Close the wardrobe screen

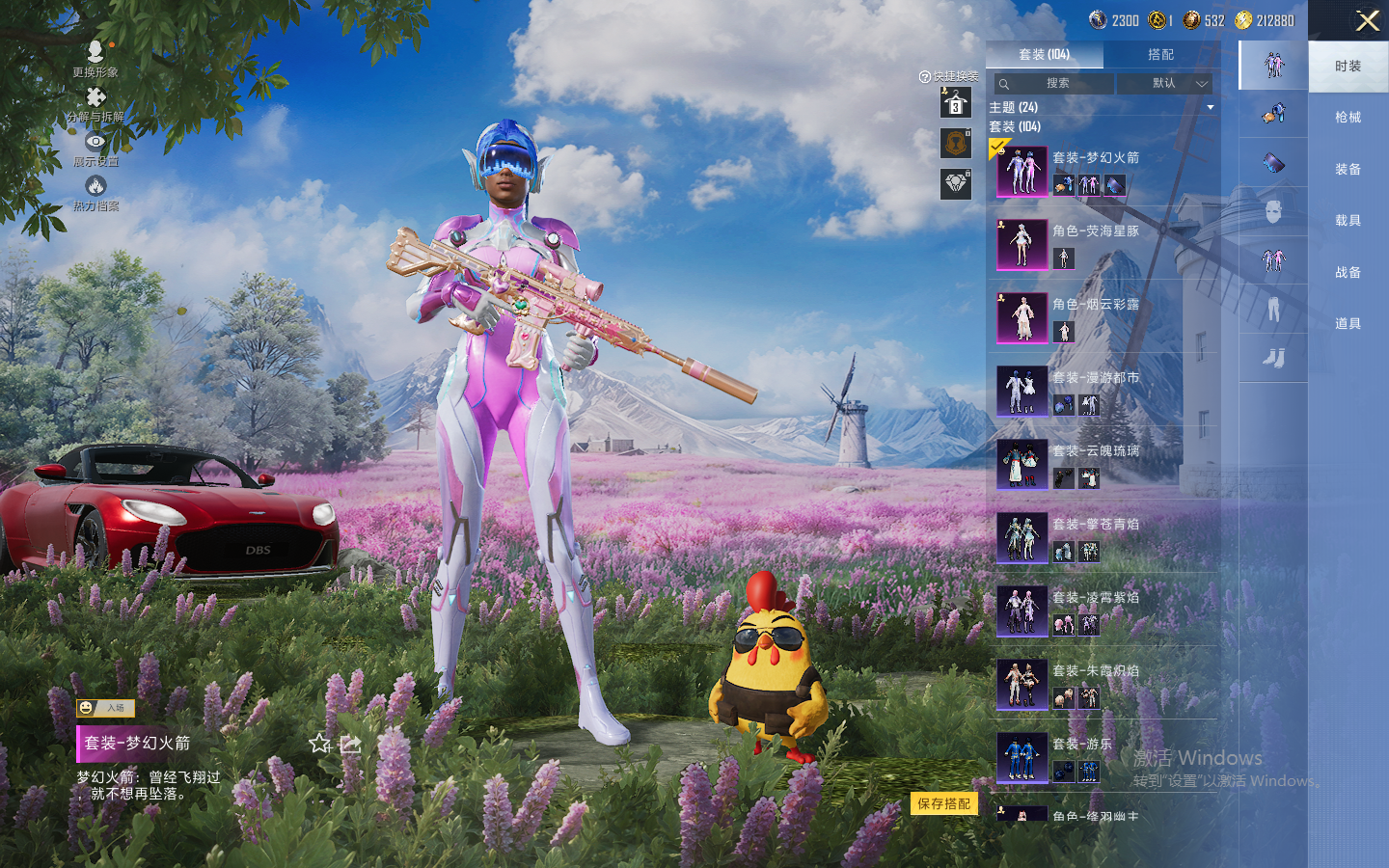point(1367,20)
